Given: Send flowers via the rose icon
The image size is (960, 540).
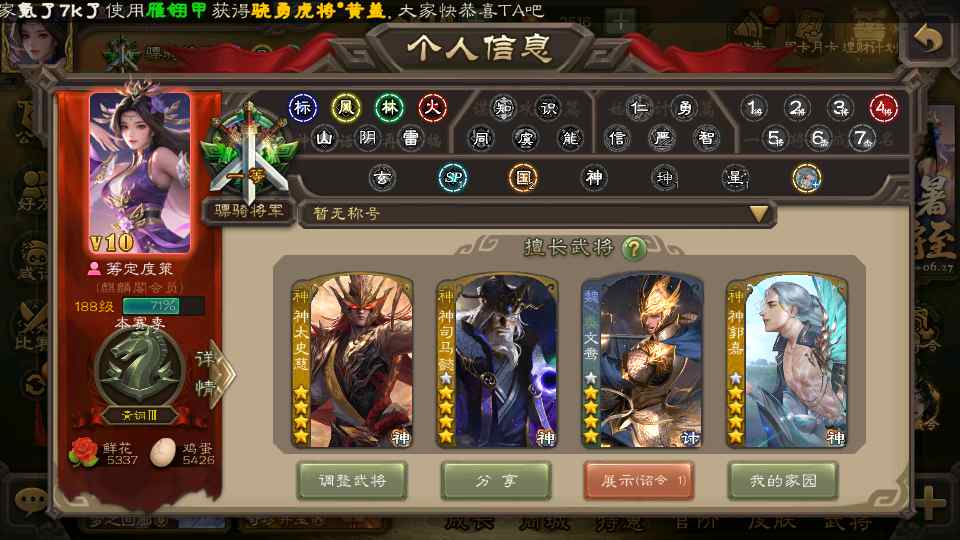Looking at the screenshot, I should click(x=84, y=452).
